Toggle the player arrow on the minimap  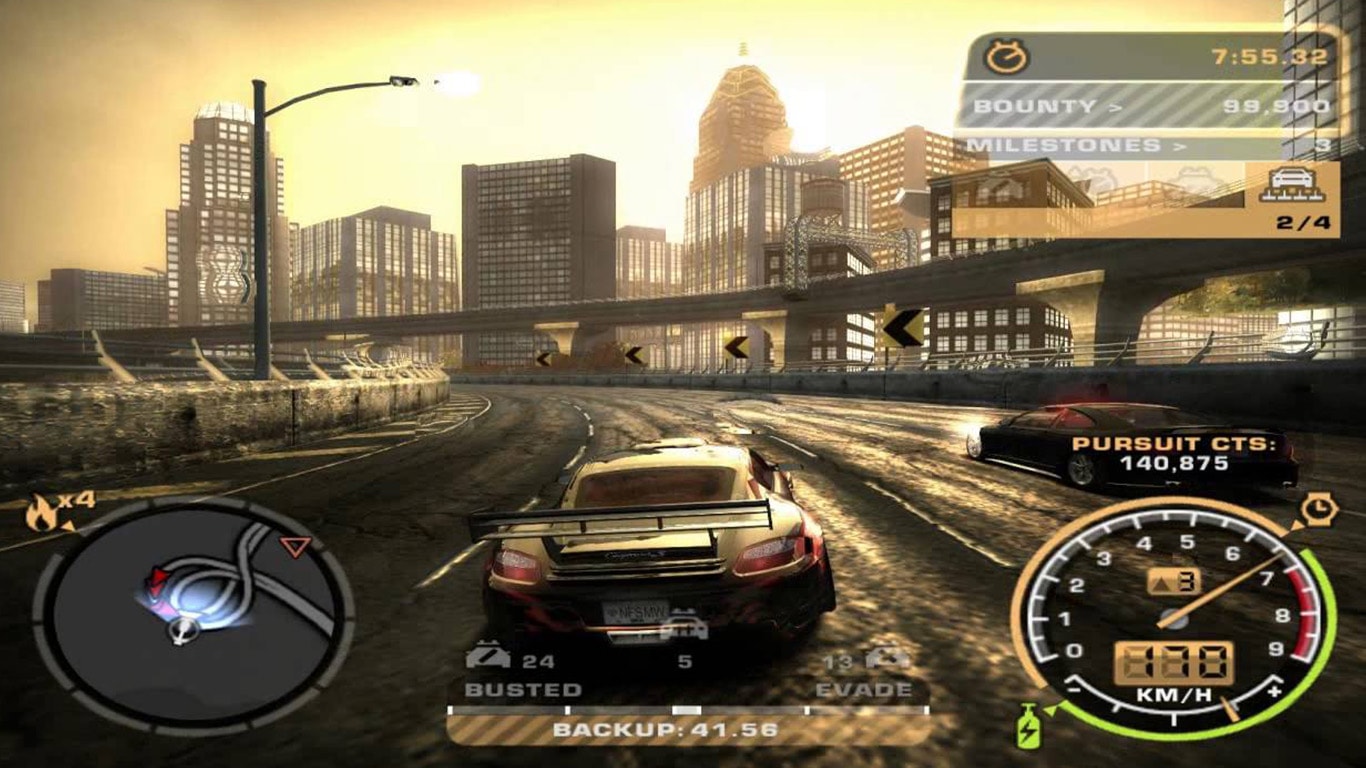(183, 632)
